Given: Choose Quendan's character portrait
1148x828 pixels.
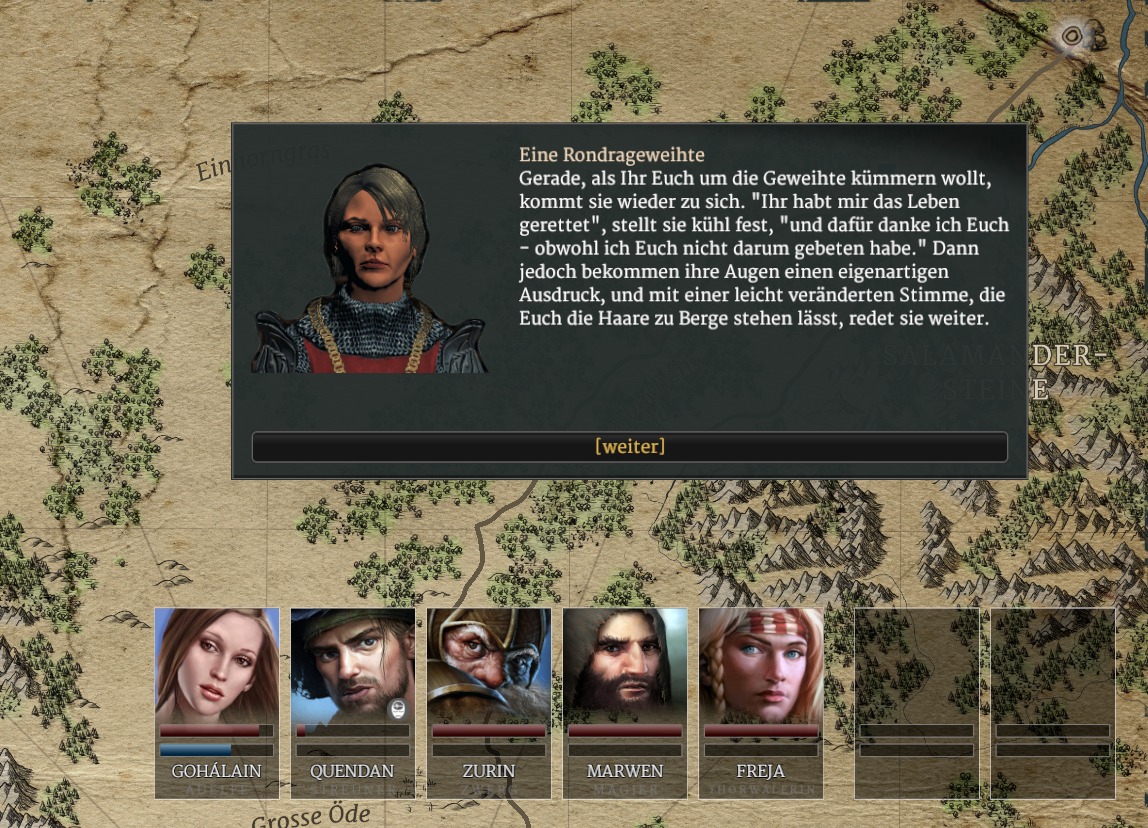Looking at the screenshot, I should click(352, 666).
